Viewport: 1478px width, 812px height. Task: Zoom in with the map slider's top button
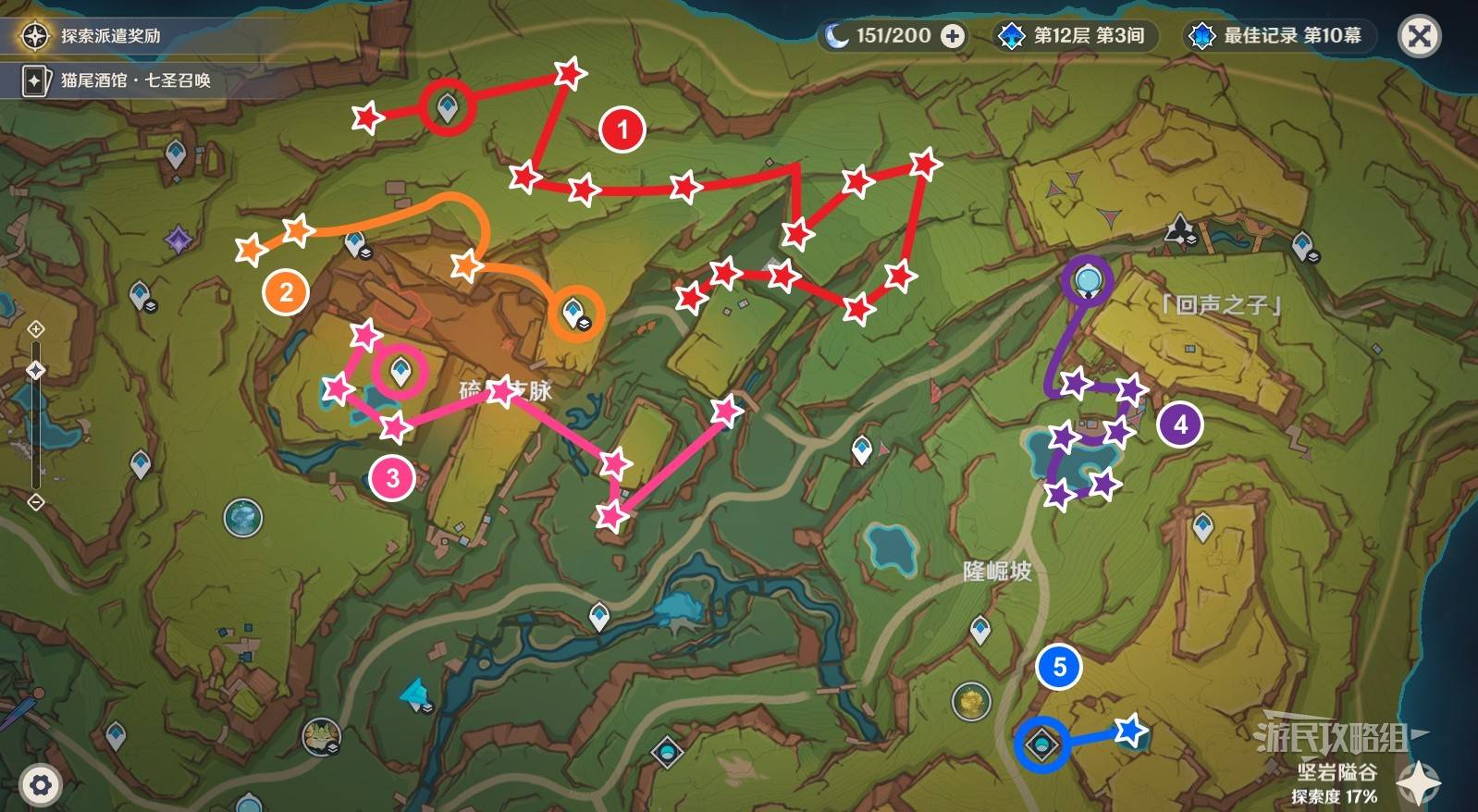[36, 329]
